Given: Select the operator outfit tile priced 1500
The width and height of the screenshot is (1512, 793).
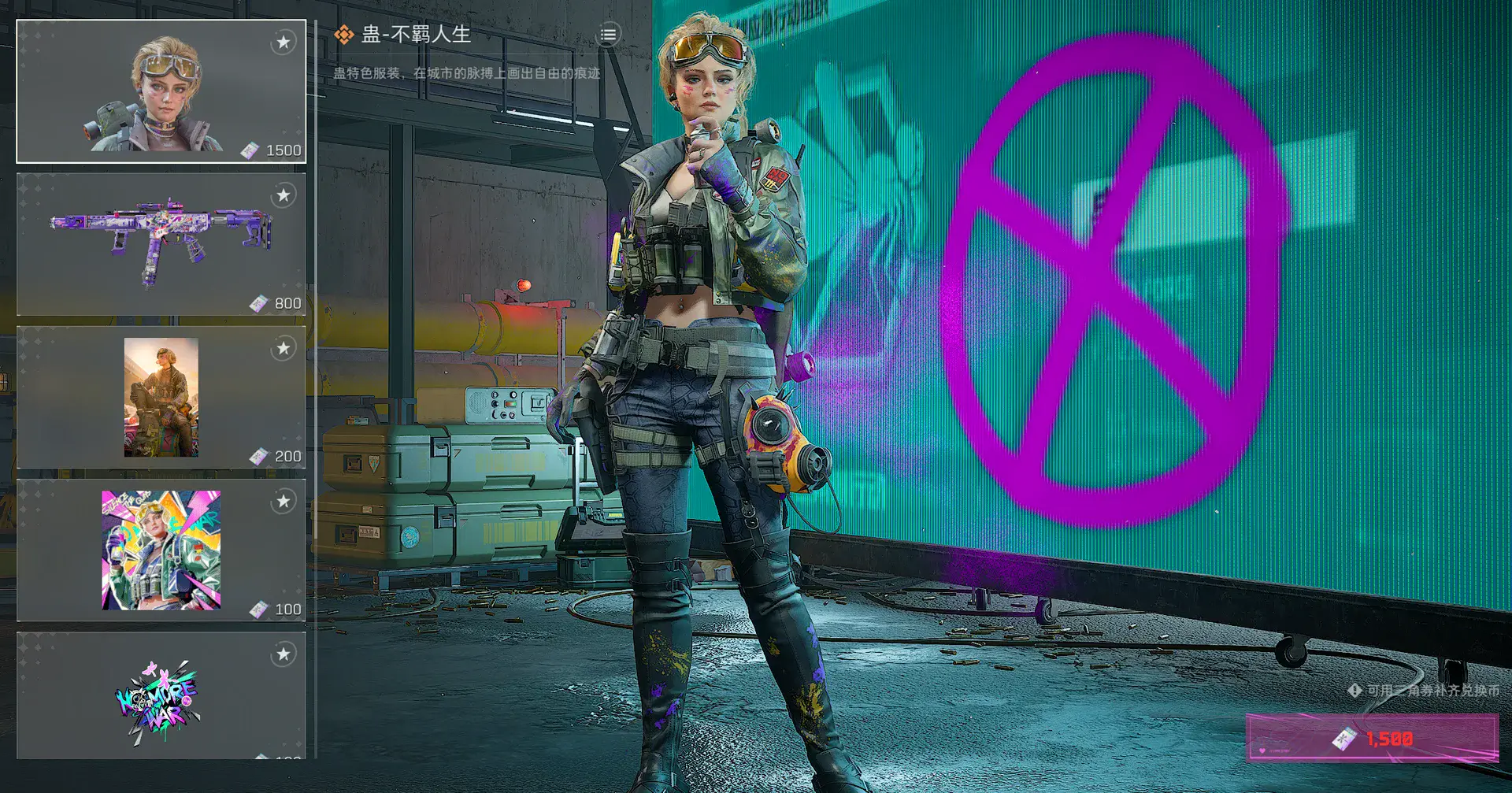Looking at the screenshot, I should click(161, 91).
